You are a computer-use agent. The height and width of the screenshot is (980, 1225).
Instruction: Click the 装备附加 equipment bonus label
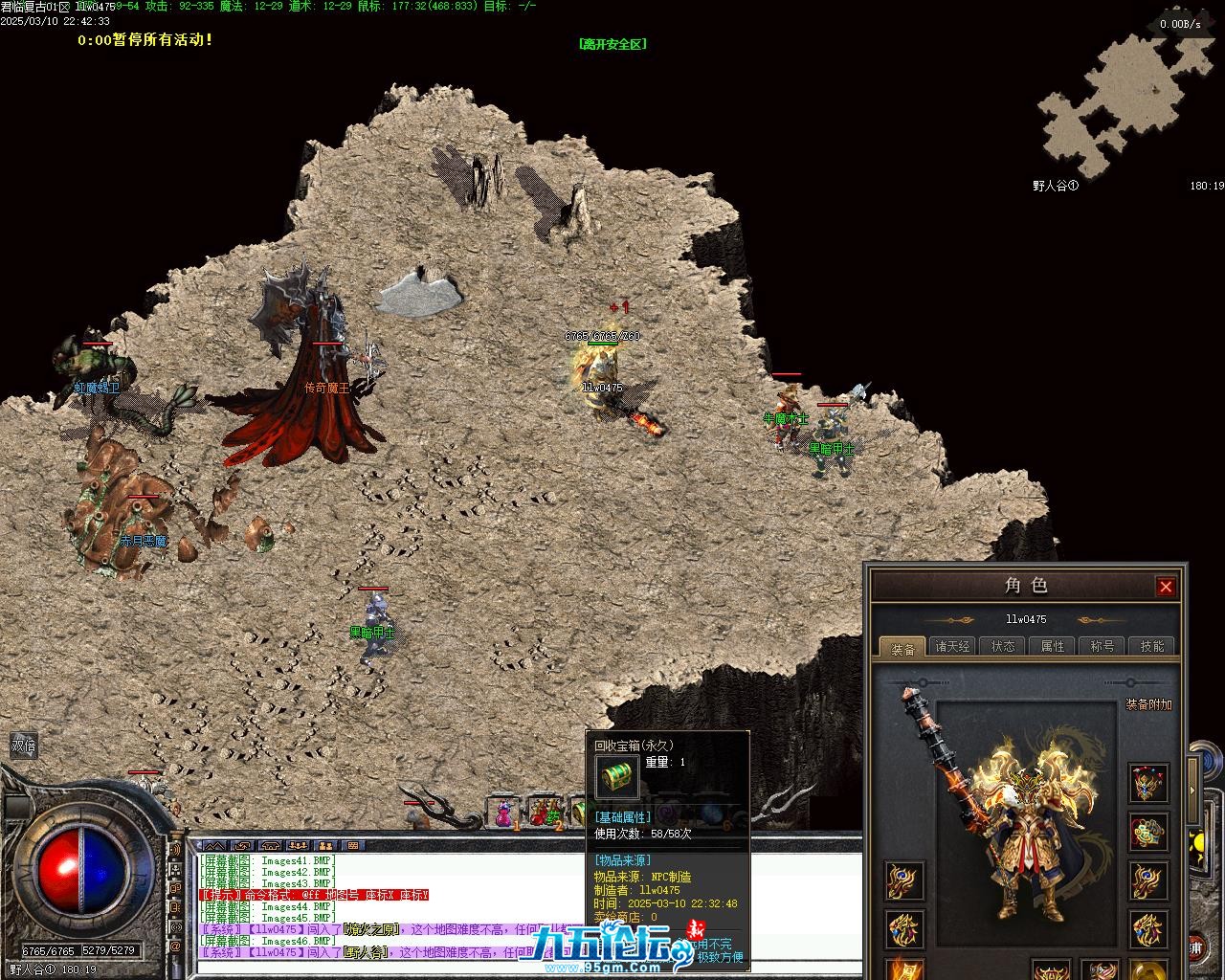click(1148, 704)
